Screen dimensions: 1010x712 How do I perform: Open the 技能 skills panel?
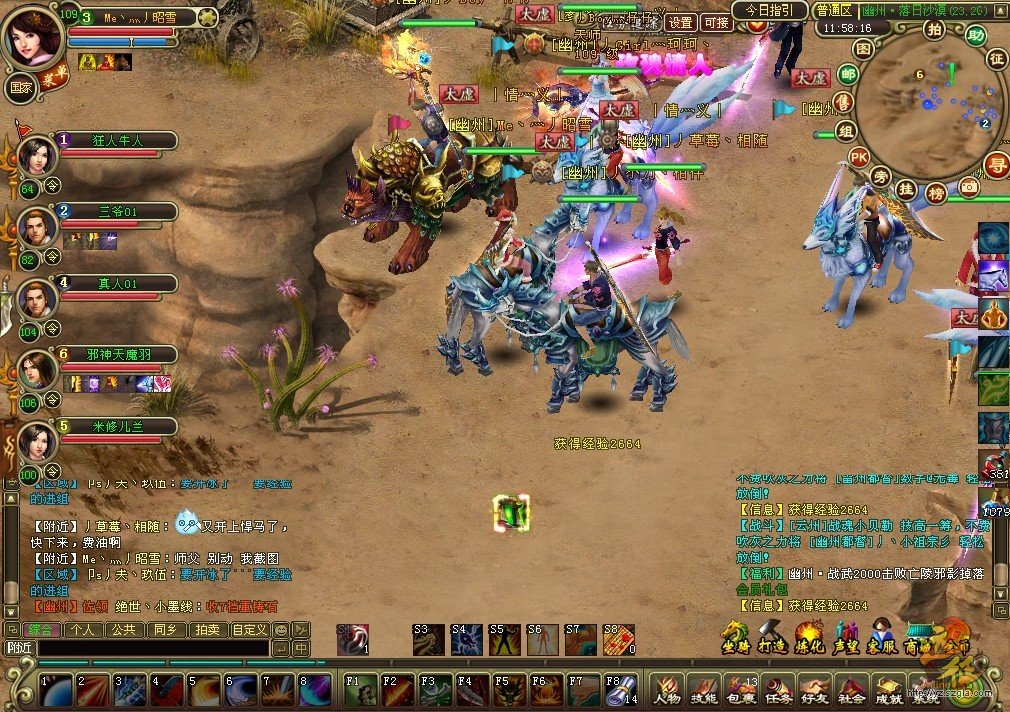click(x=703, y=691)
